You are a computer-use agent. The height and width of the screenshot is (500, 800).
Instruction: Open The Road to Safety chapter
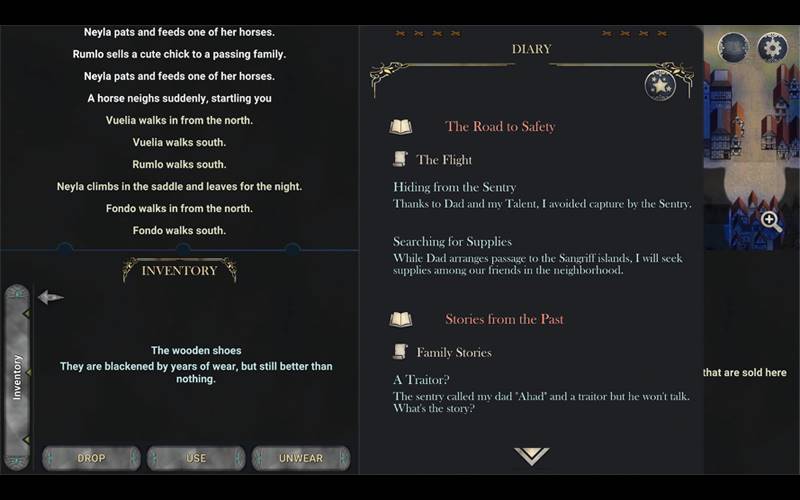499,127
